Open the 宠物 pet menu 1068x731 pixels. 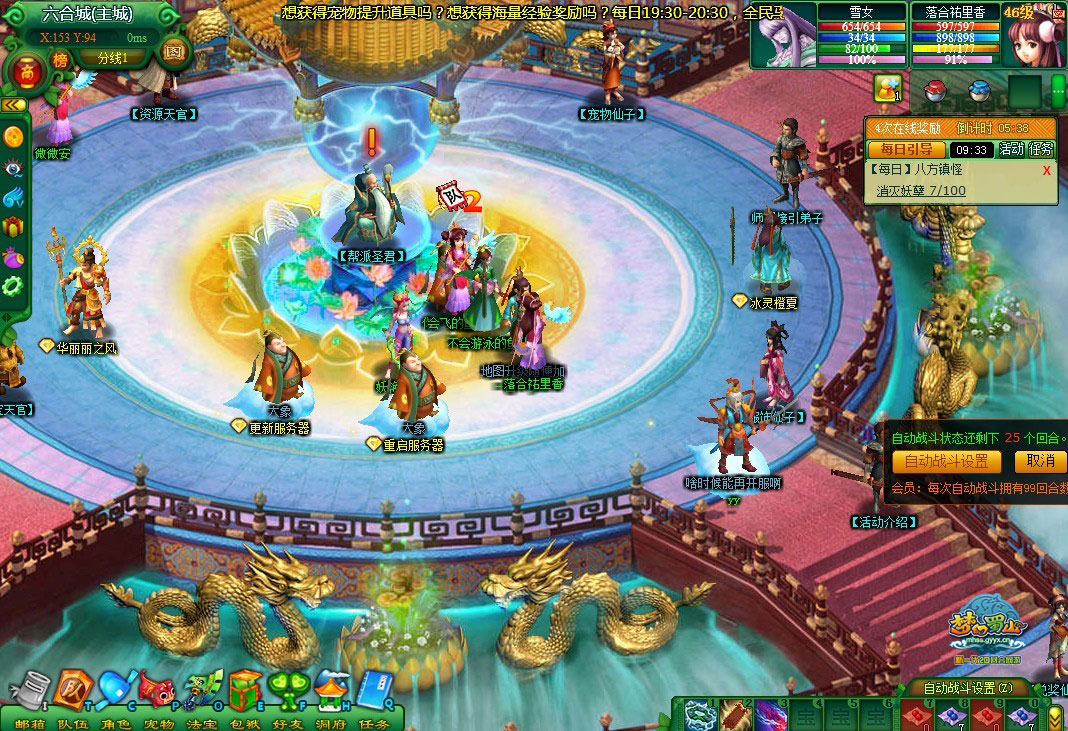159,690
